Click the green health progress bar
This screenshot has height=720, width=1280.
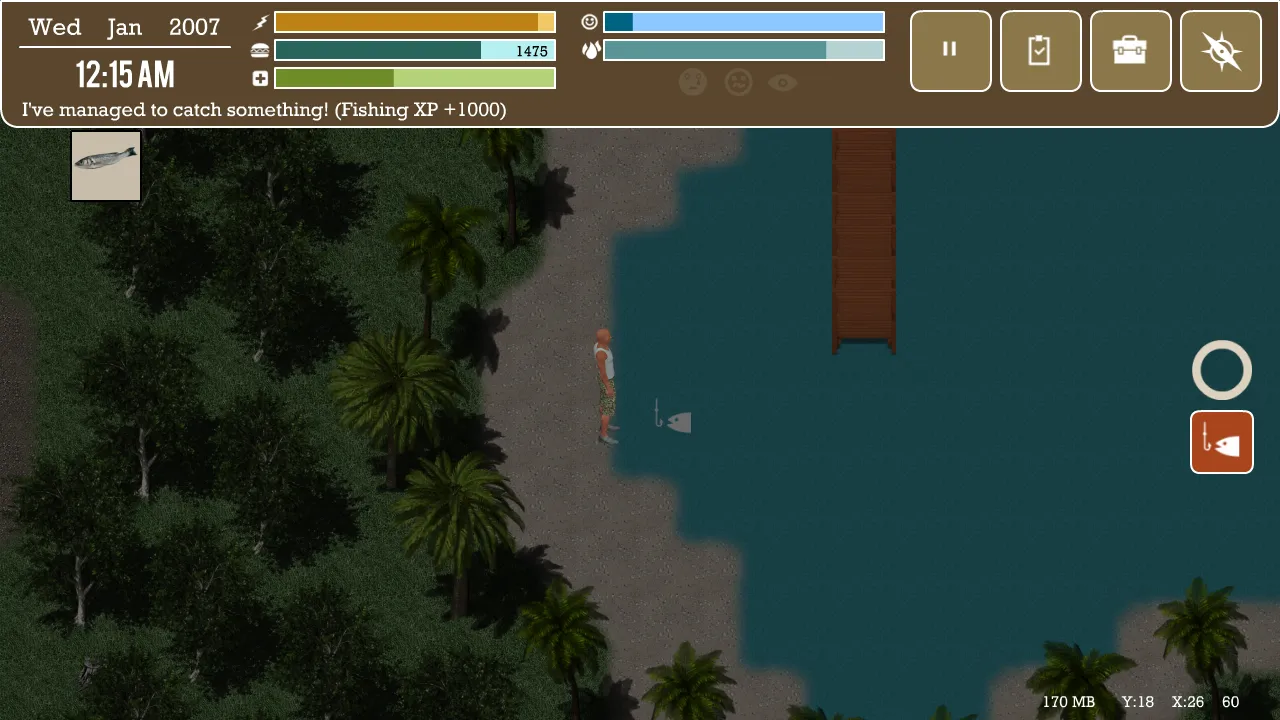pos(414,78)
